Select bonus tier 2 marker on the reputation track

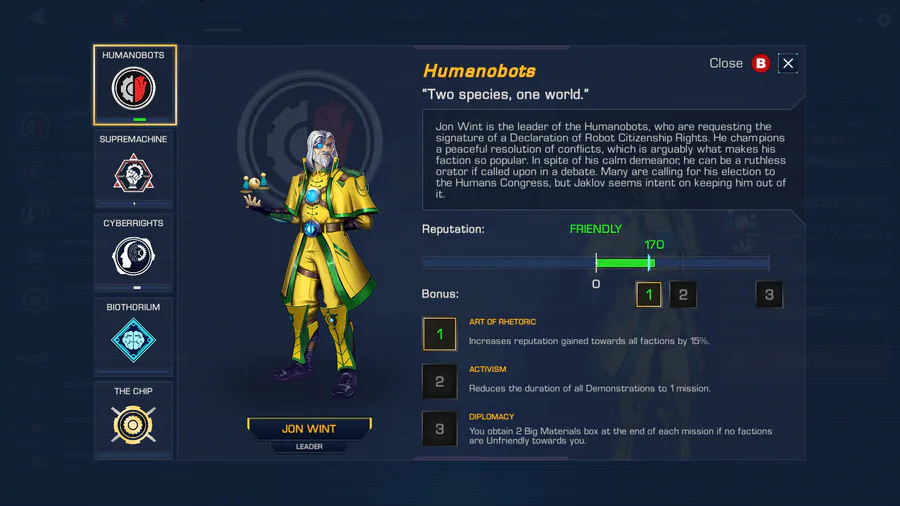click(x=682, y=294)
